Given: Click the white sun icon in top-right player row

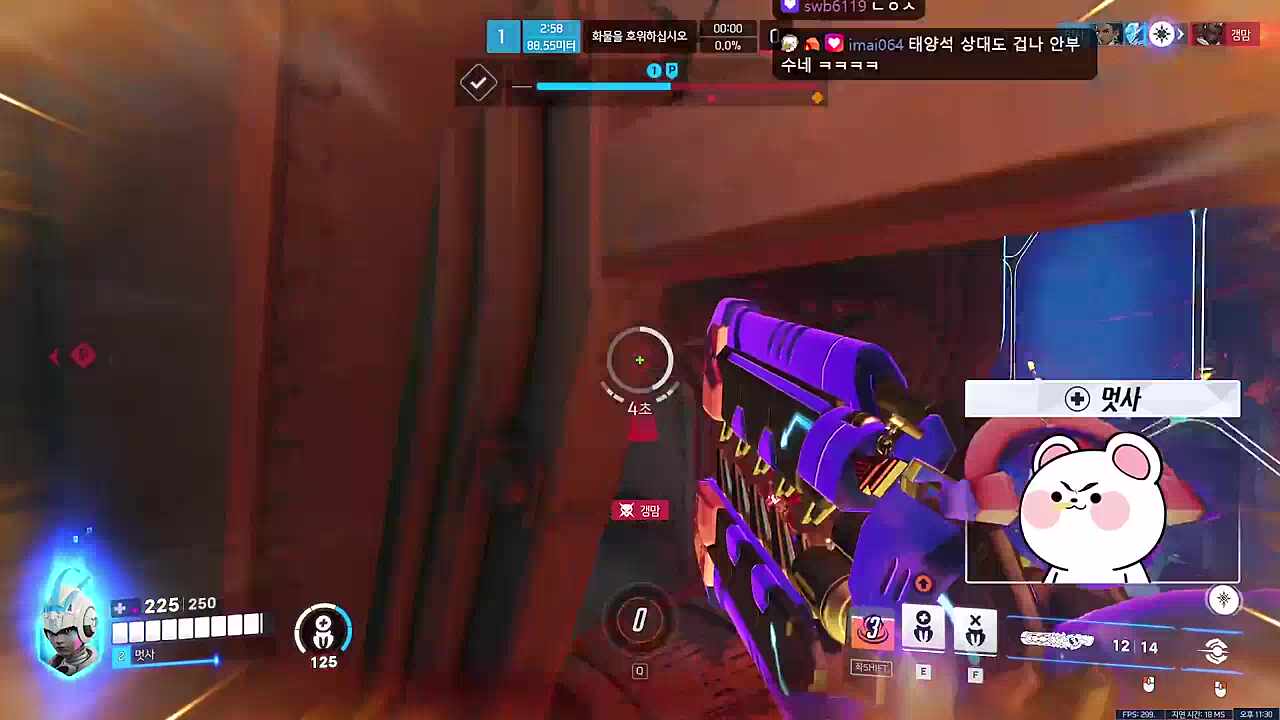Looking at the screenshot, I should click(1160, 35).
